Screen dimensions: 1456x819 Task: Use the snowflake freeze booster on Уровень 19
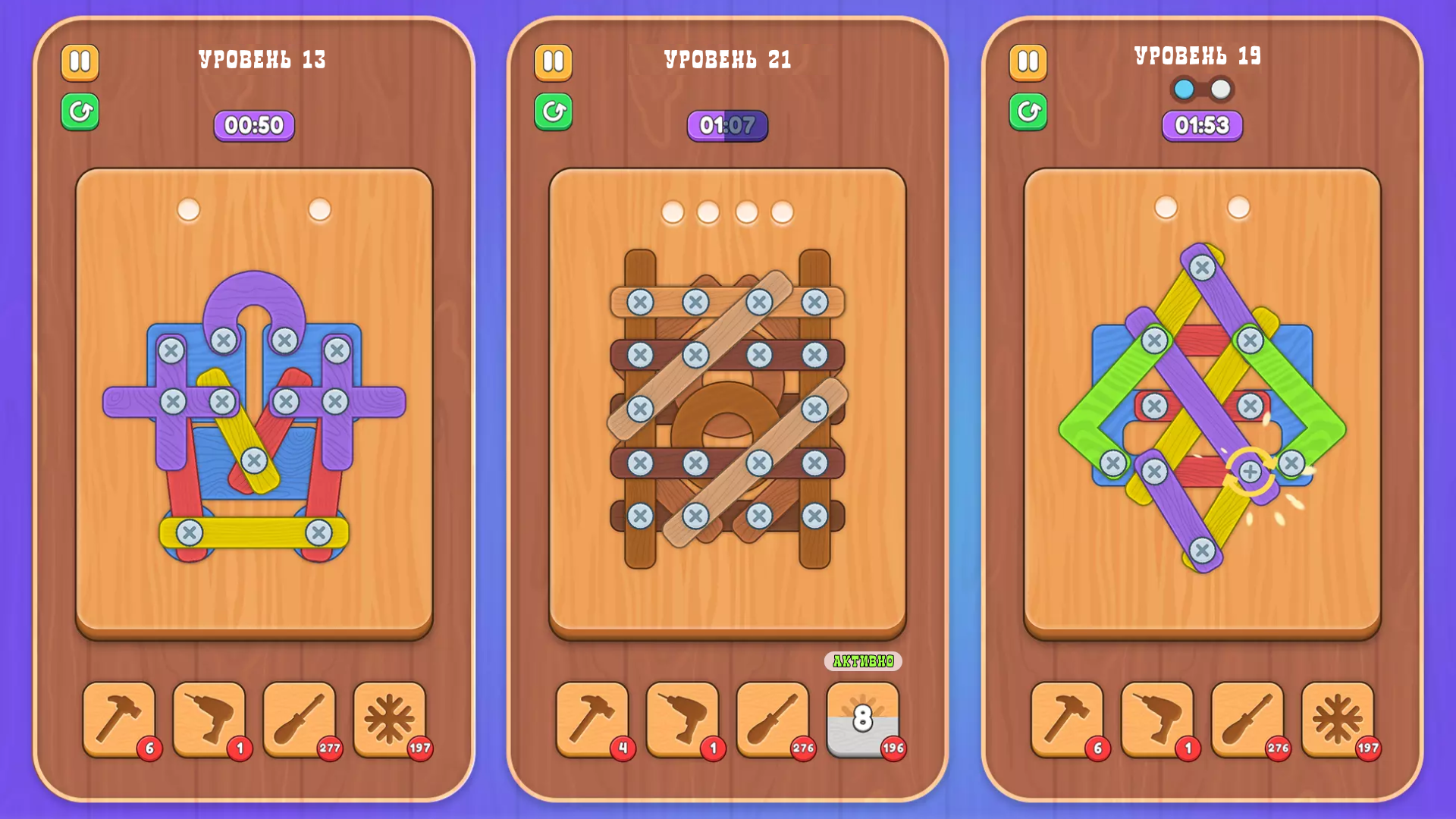[x=1338, y=719]
